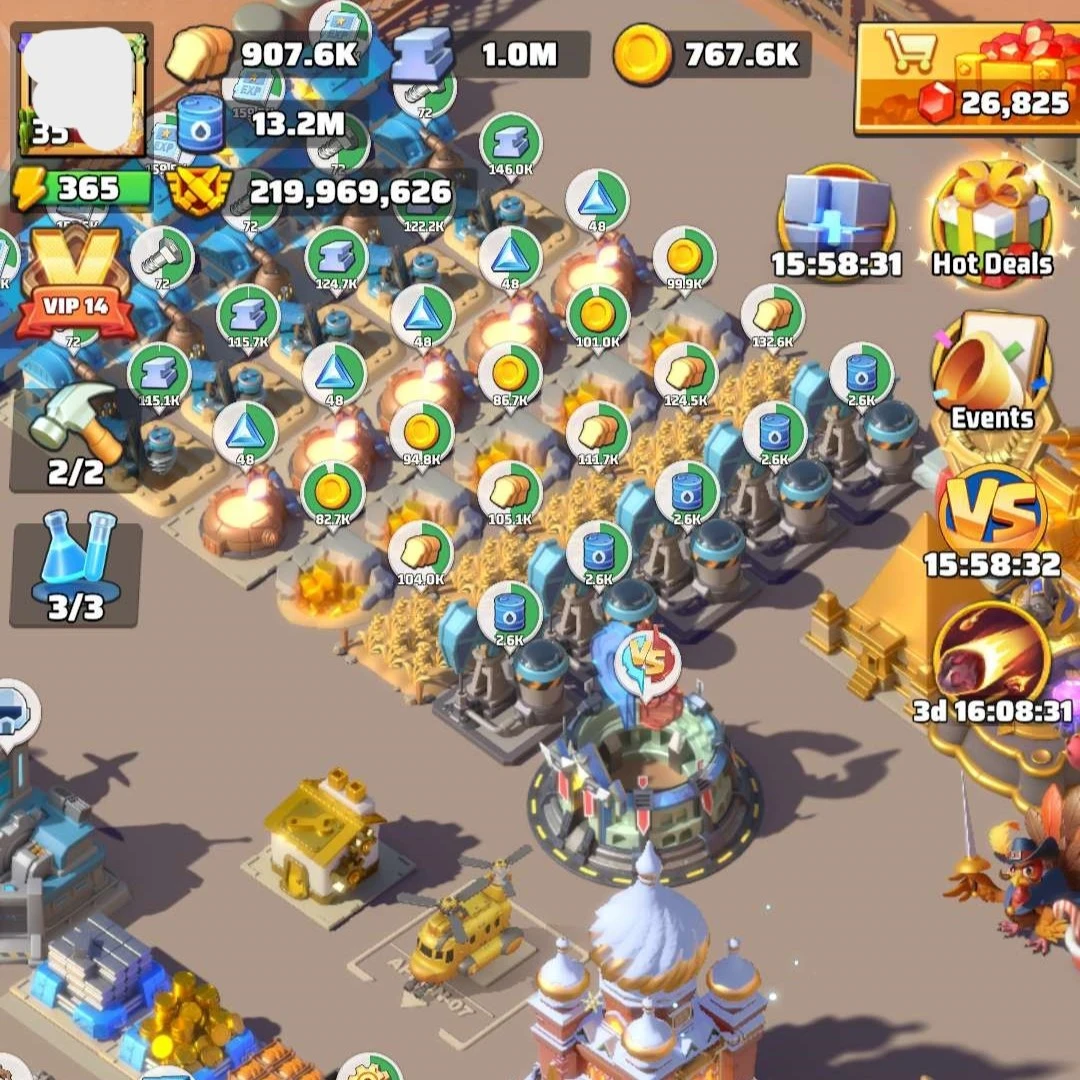
Task: Open the VIP 14 badge
Action: click(x=76, y=284)
